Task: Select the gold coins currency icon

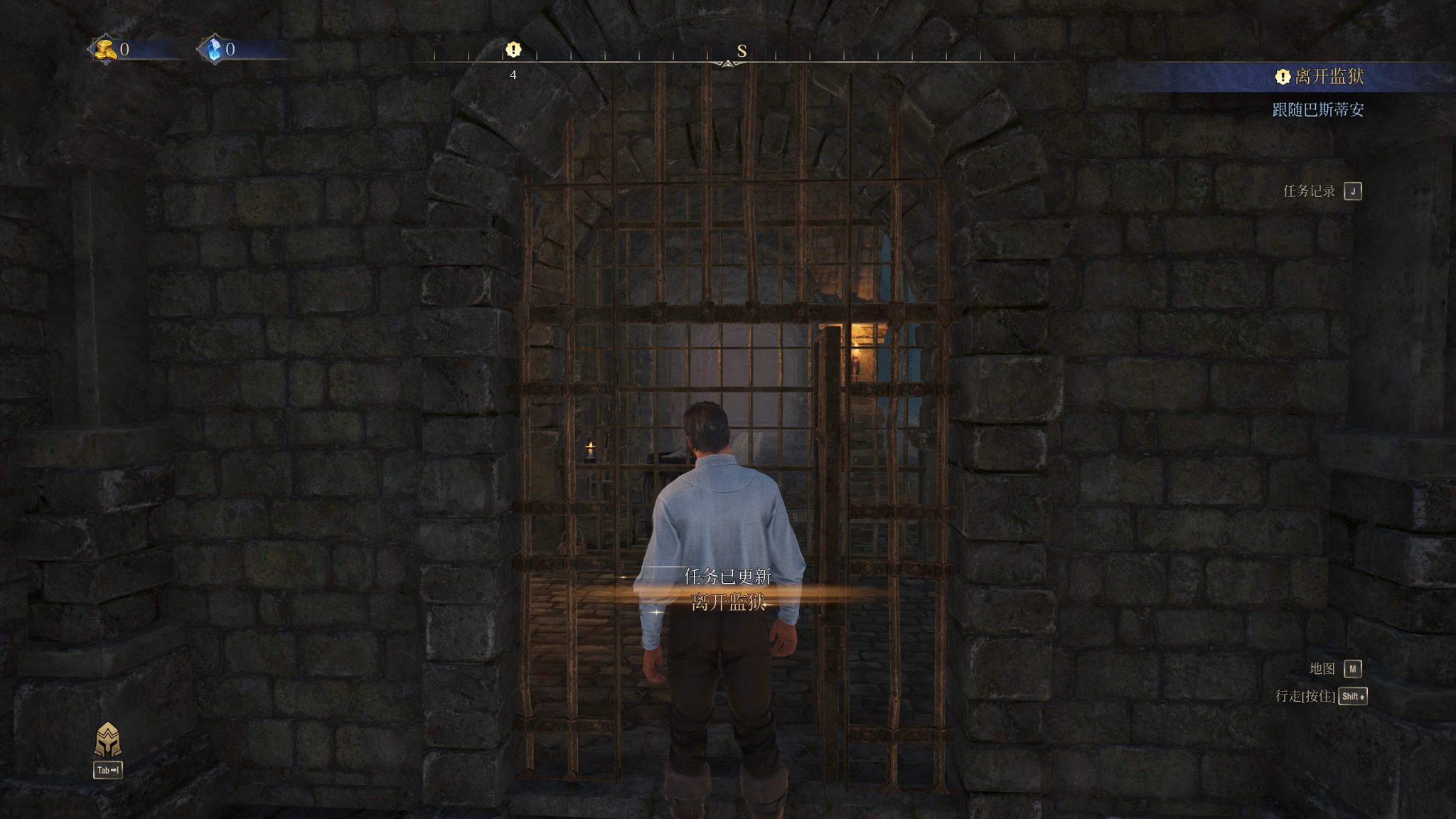Action: pyautogui.click(x=105, y=49)
